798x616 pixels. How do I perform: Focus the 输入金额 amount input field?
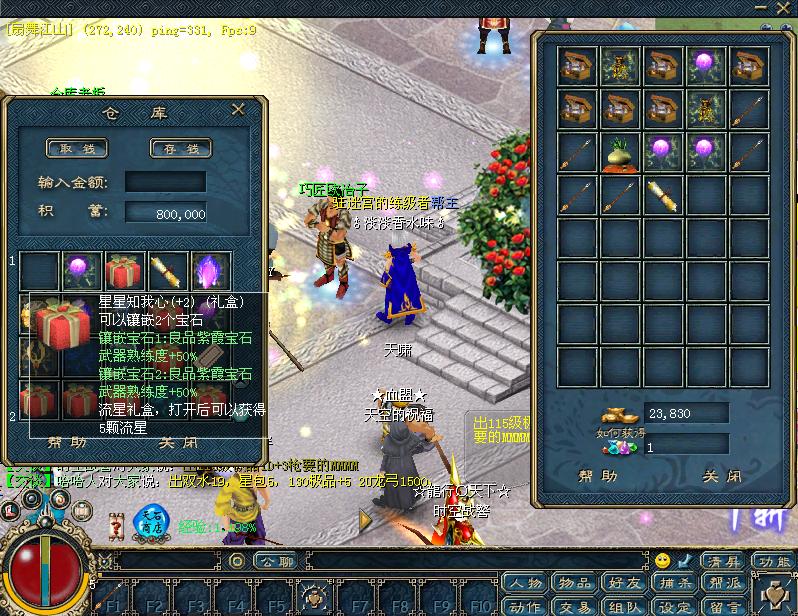coord(165,182)
